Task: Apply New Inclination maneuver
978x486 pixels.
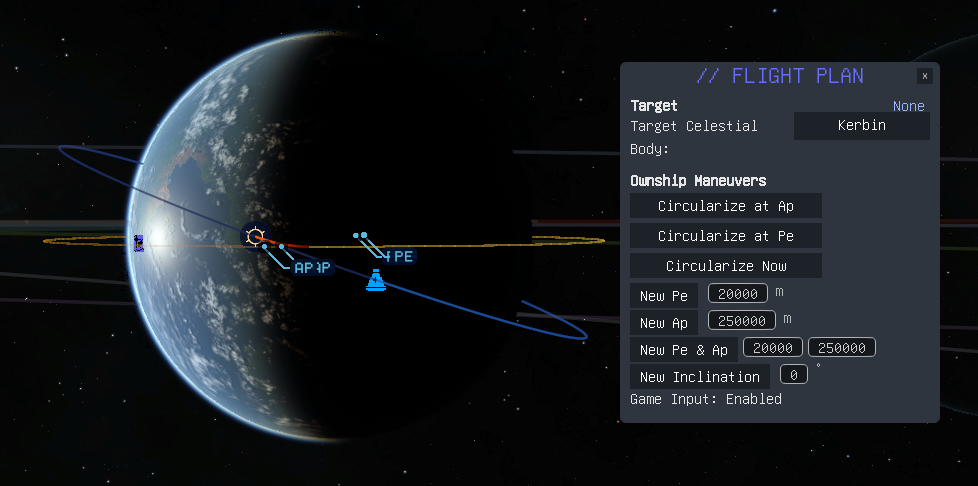Action: pos(699,377)
